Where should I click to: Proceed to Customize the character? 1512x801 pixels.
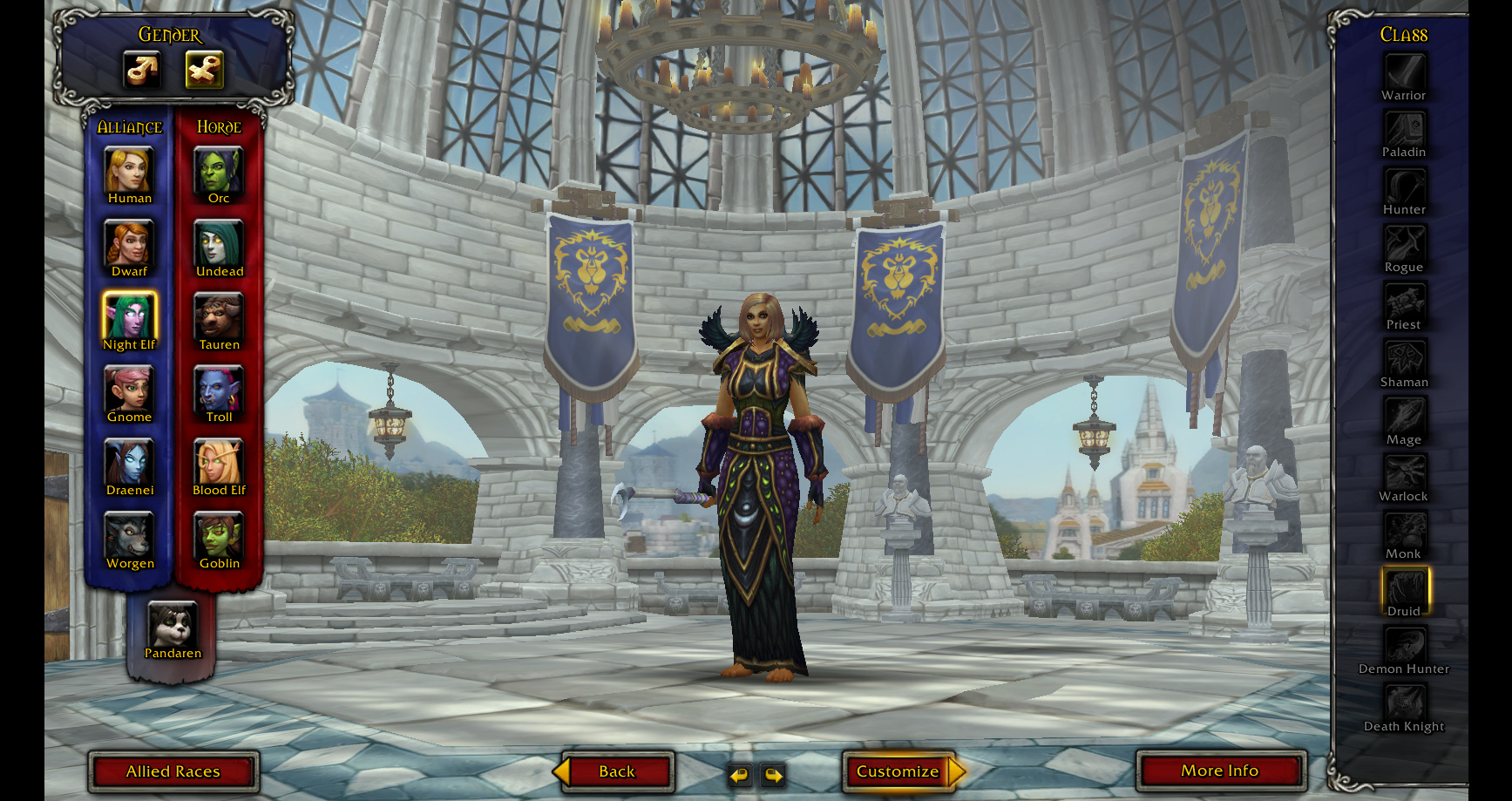[898, 771]
